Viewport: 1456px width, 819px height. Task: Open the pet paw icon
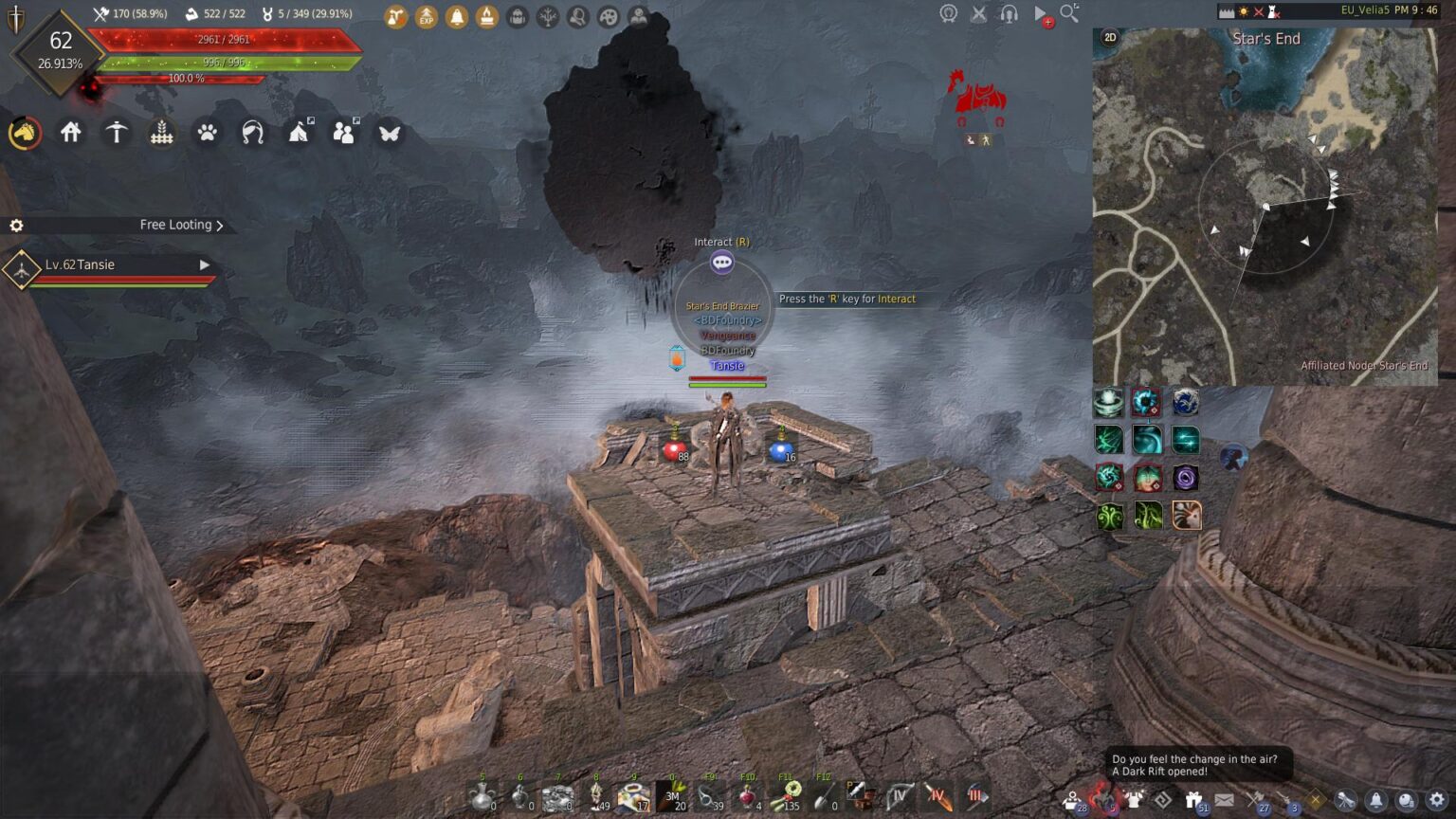[x=207, y=133]
